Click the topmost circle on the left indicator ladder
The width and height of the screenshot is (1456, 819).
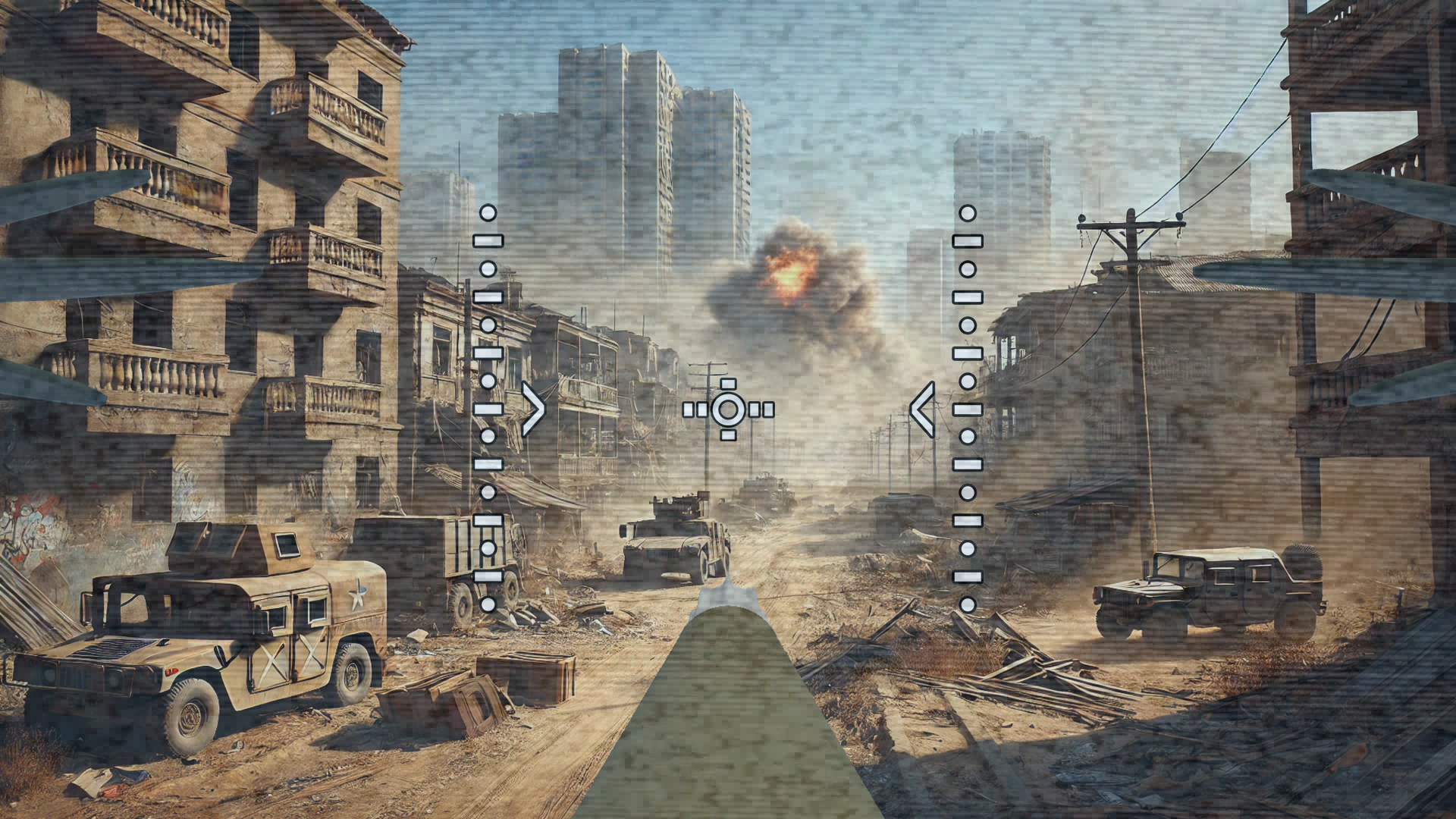click(x=488, y=215)
